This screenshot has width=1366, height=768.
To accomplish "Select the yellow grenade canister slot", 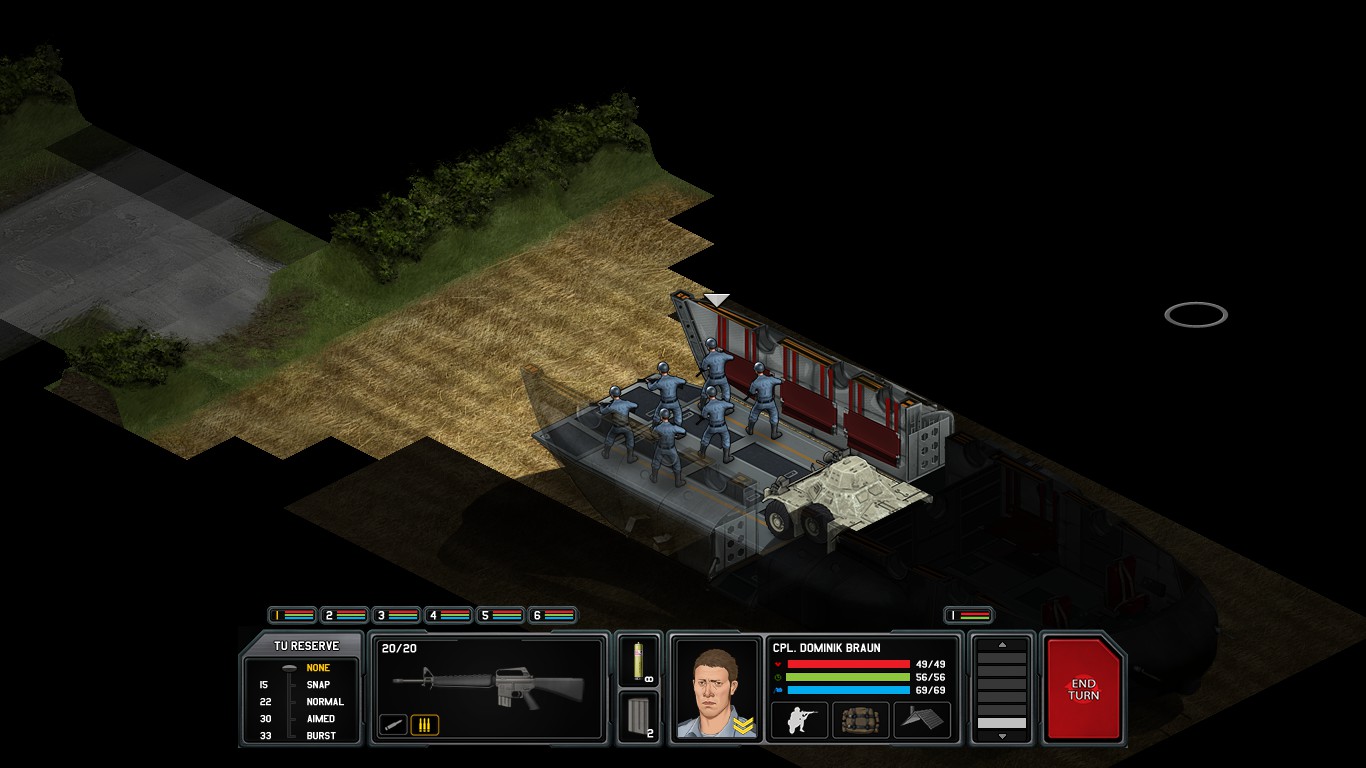I will click(638, 660).
